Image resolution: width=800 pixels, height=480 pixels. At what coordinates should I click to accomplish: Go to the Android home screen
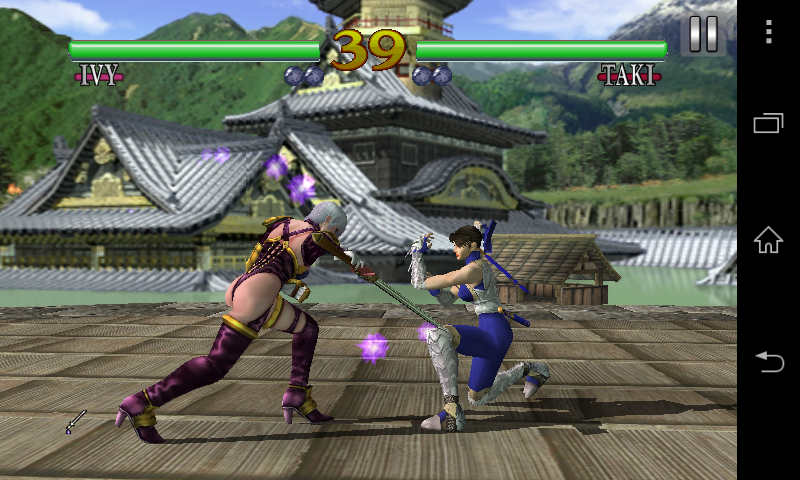(x=768, y=240)
